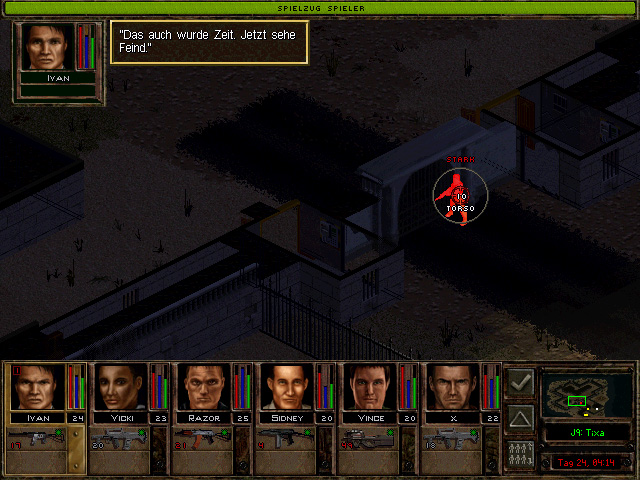Image resolution: width=640 pixels, height=480 pixels.
Task: Click Ivan's dialogue text box
Action: click(x=208, y=42)
